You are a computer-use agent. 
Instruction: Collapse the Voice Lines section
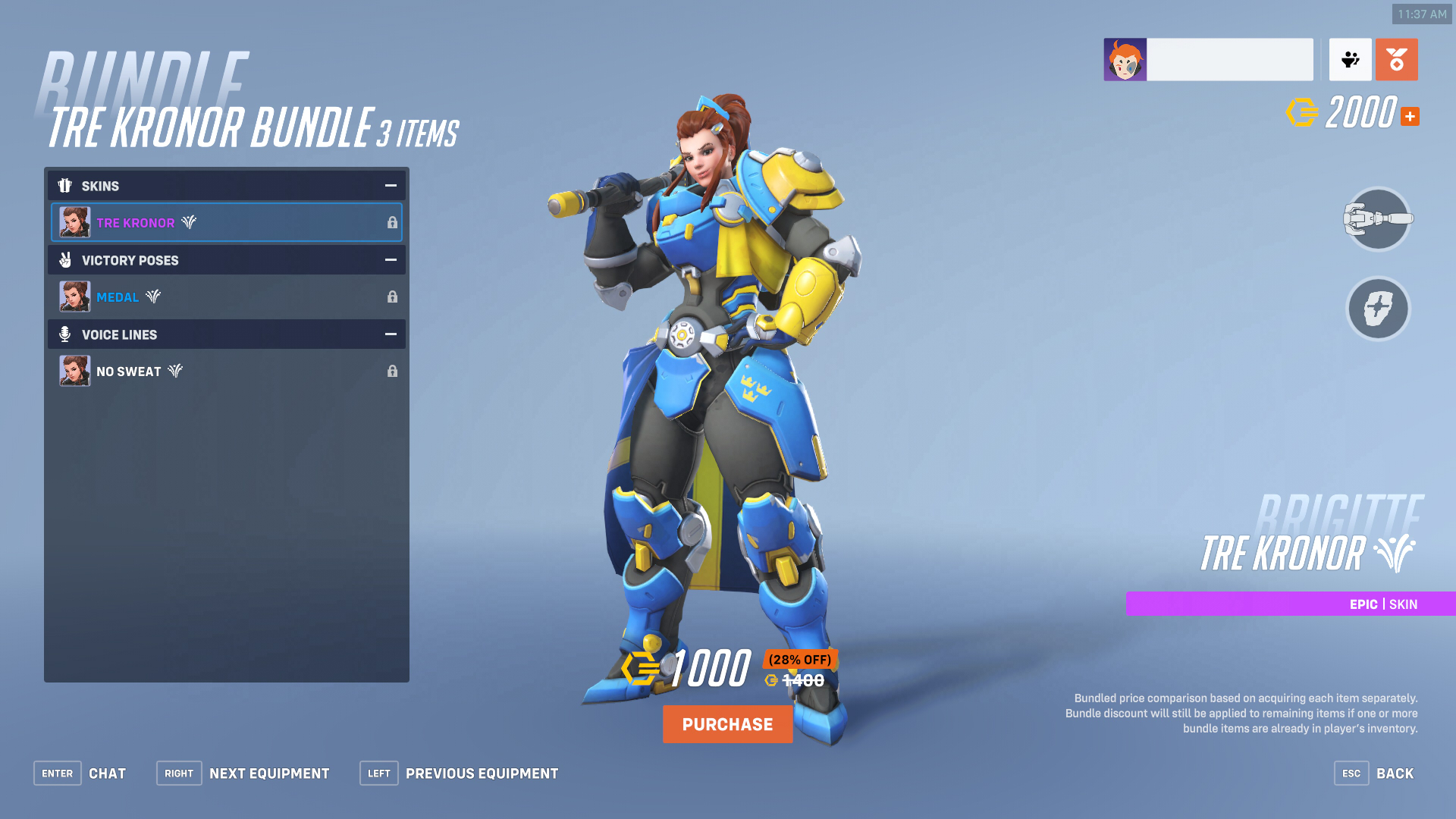click(x=390, y=334)
